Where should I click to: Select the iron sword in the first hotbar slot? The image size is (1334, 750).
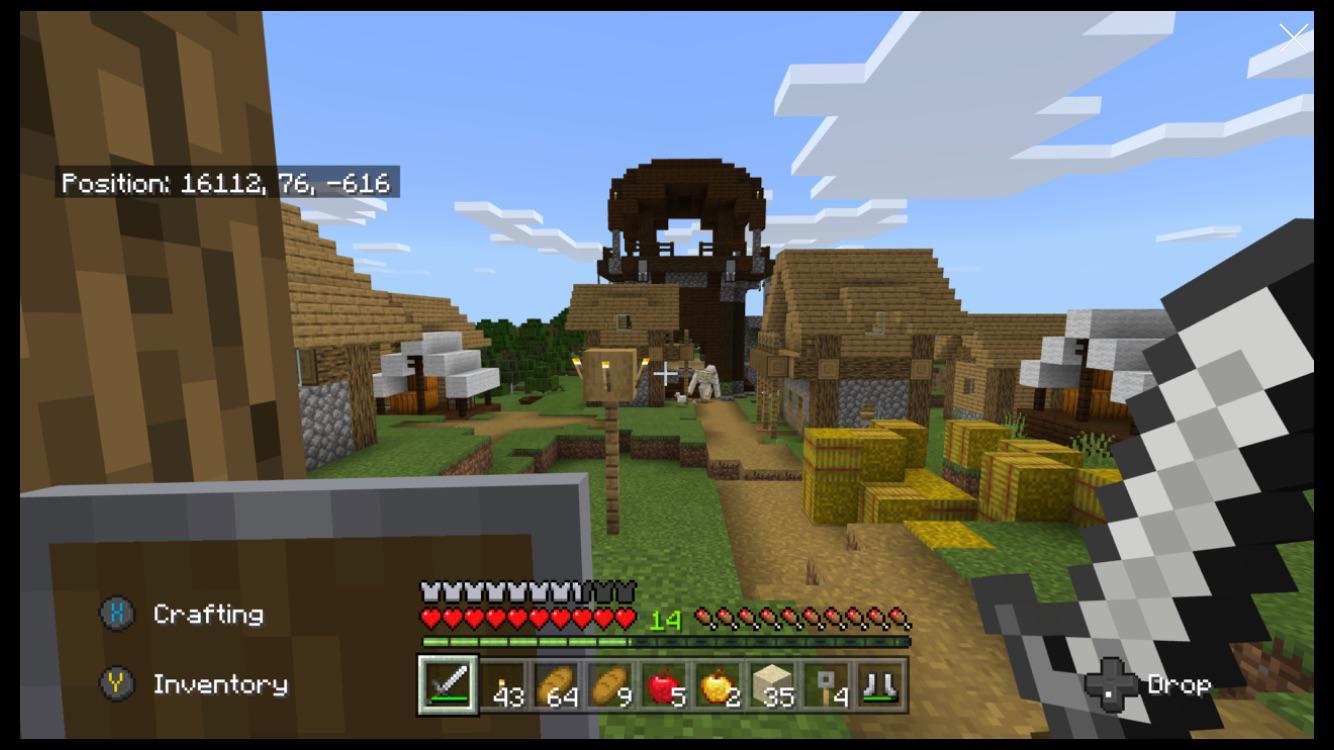tap(446, 684)
